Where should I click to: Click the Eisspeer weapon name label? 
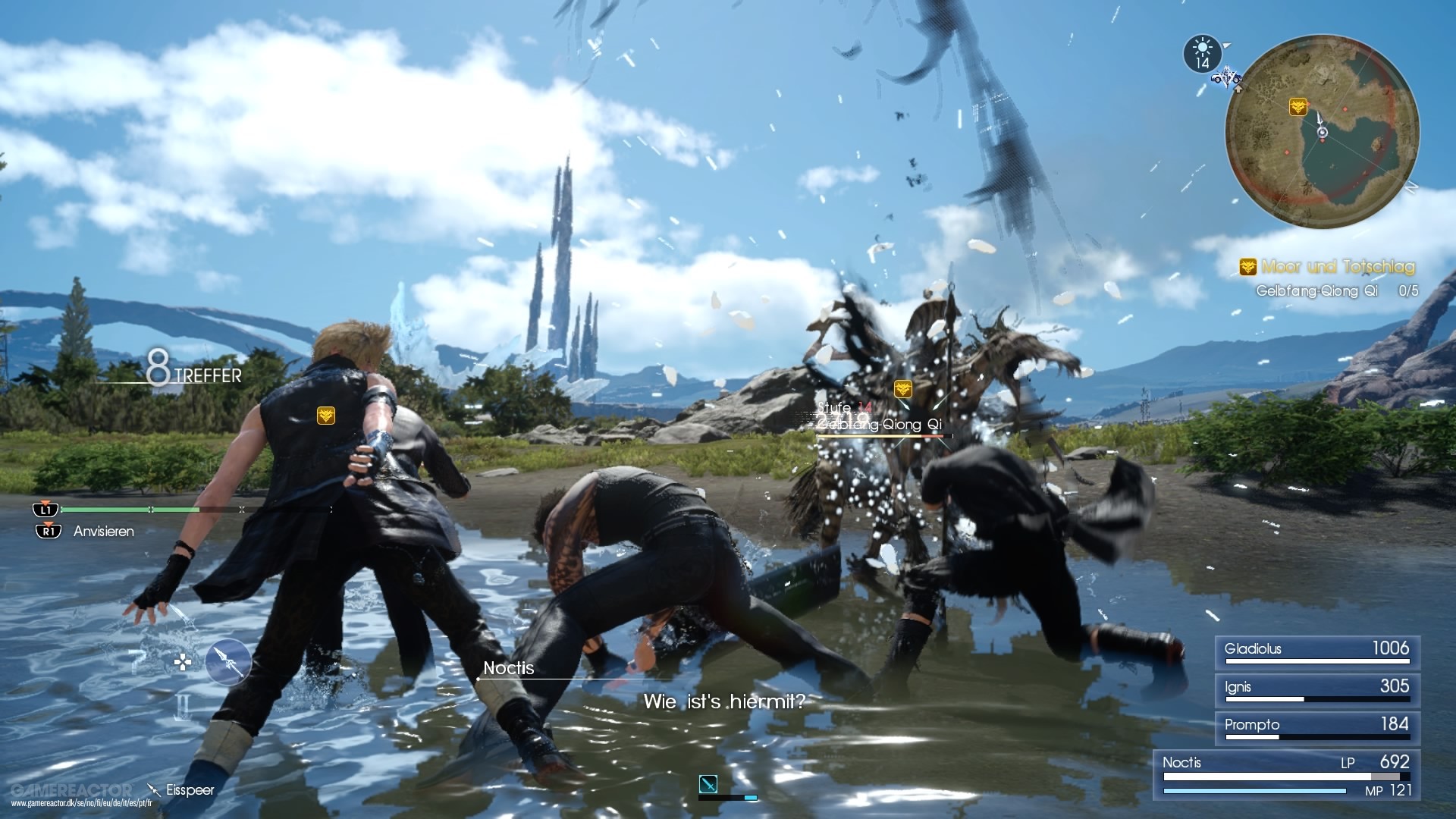click(x=190, y=790)
